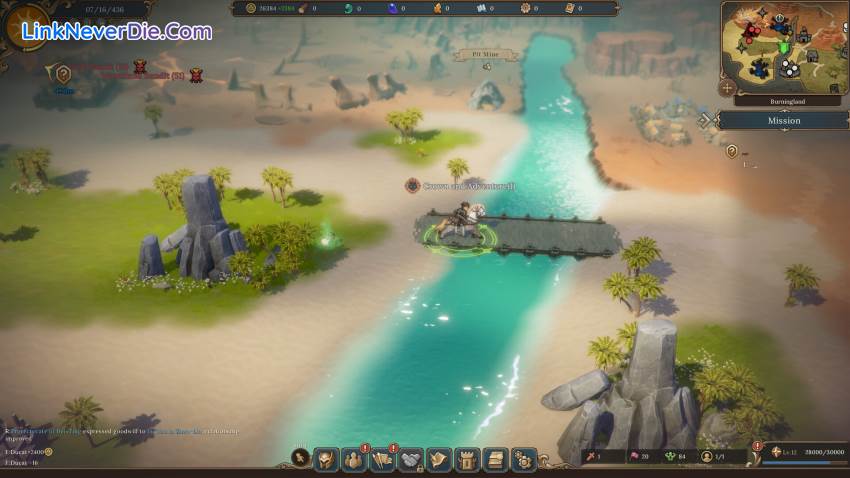Click the question mark icon at top left
This screenshot has width=850, height=478.
(63, 73)
